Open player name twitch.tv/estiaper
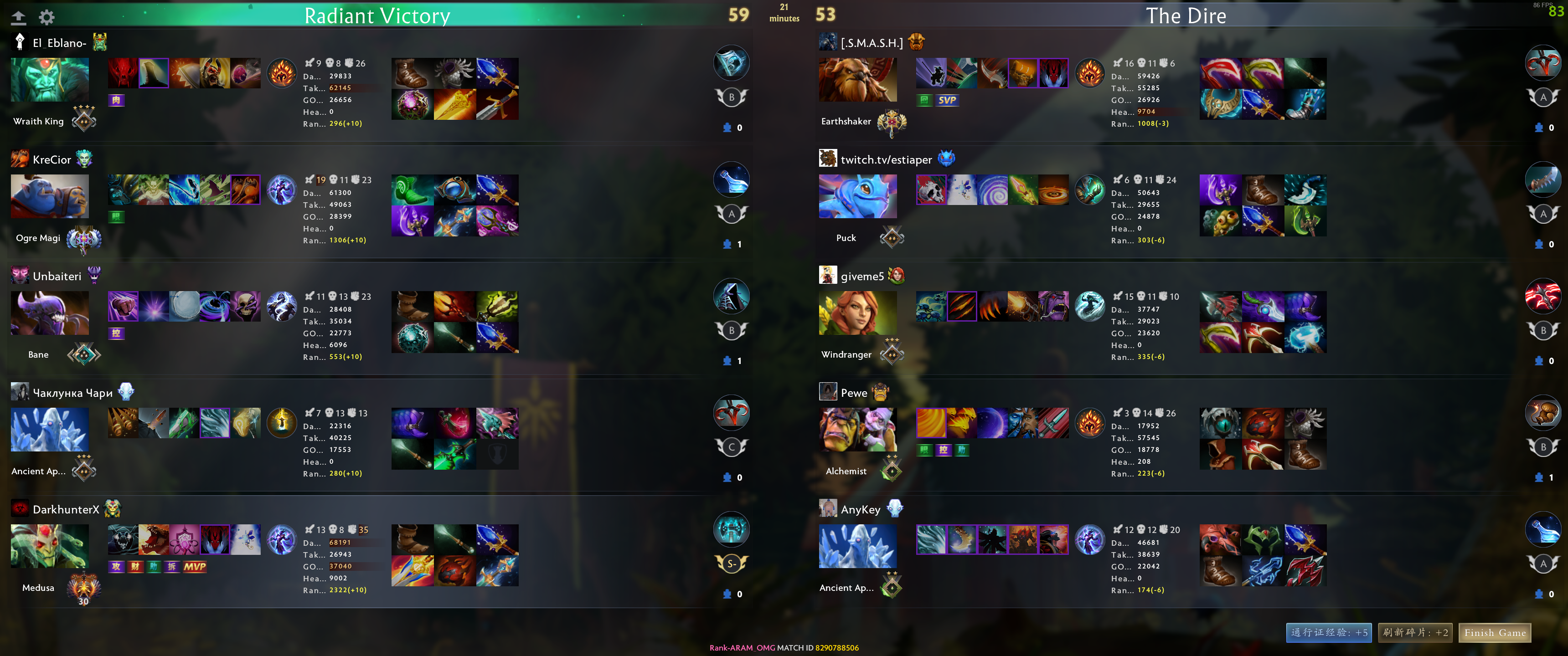Image resolution: width=1568 pixels, height=656 pixels. click(x=886, y=160)
